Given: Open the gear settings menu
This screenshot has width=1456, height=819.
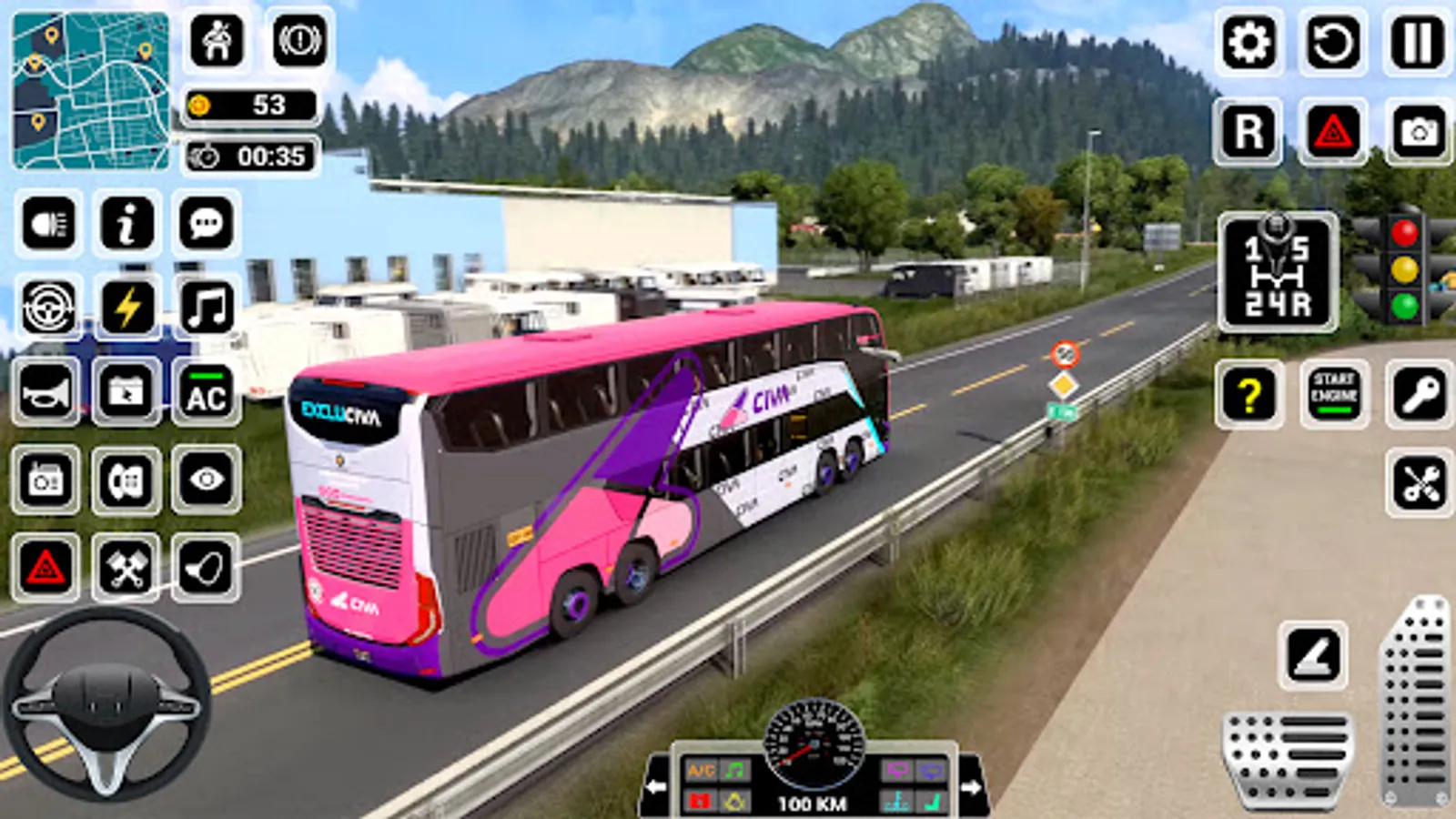Looking at the screenshot, I should pyautogui.click(x=1249, y=43).
